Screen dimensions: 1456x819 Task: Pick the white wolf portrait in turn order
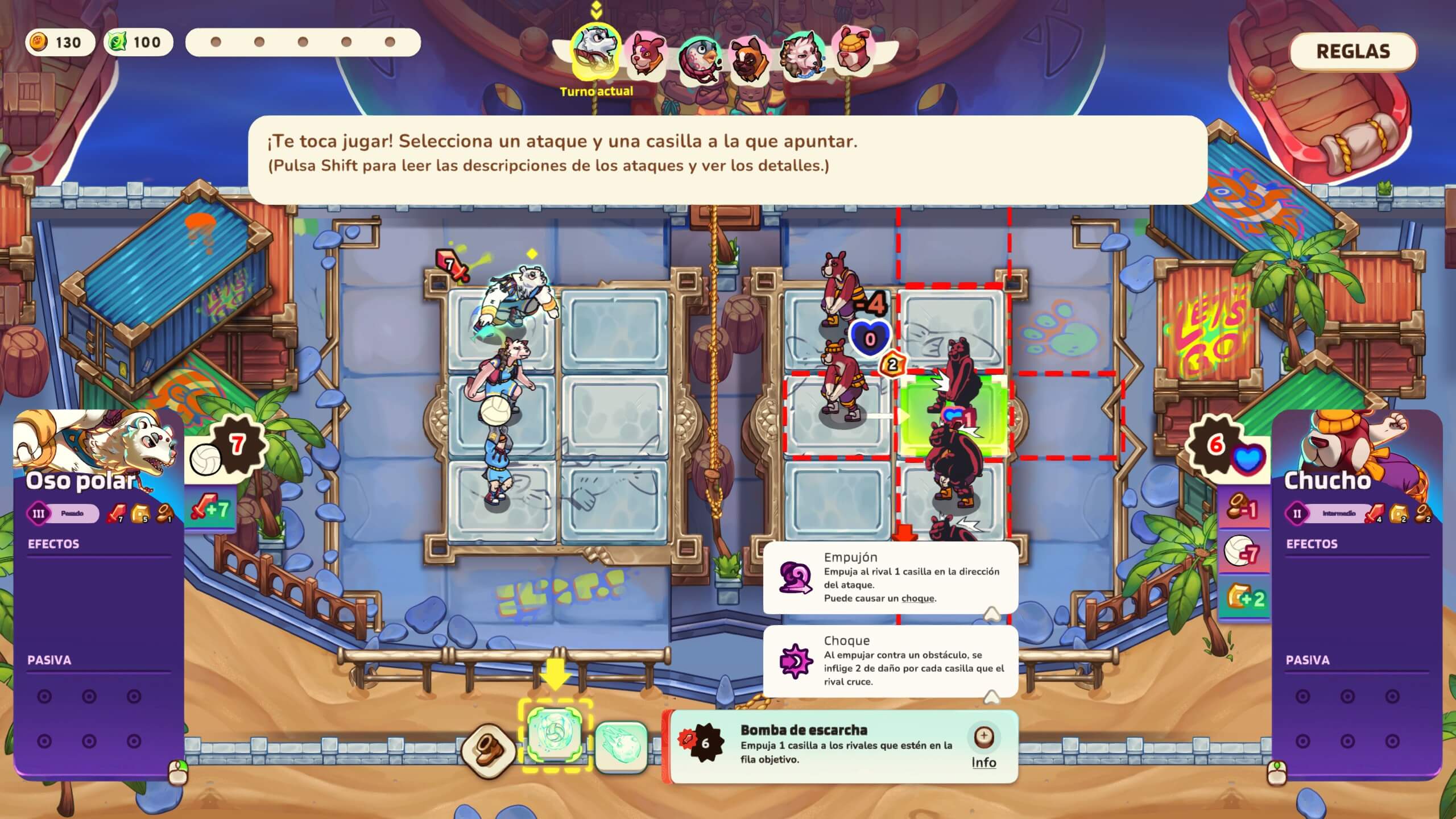point(802,55)
